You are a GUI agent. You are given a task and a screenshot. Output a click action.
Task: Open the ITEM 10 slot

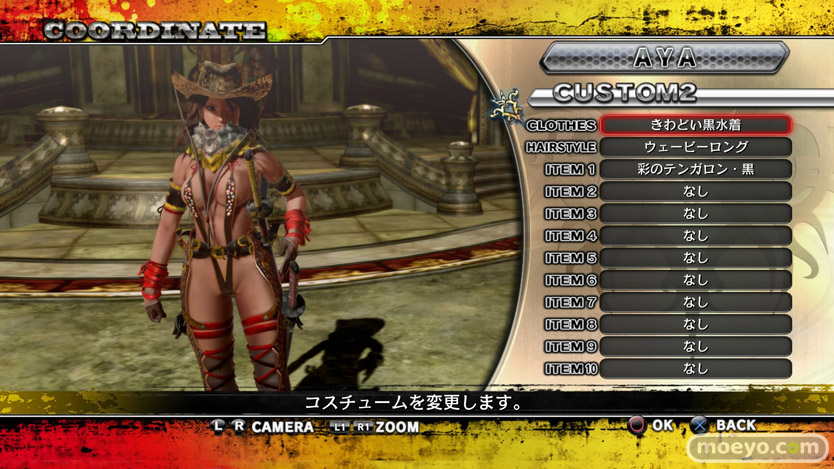tap(696, 368)
